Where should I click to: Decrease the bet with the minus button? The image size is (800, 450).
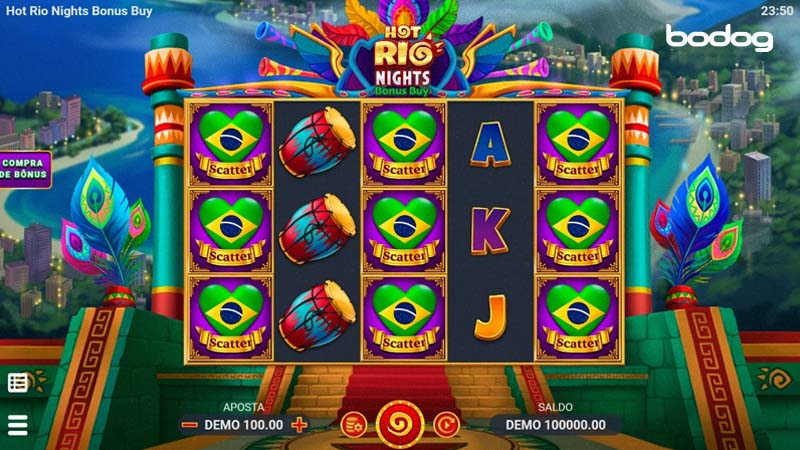[189, 424]
